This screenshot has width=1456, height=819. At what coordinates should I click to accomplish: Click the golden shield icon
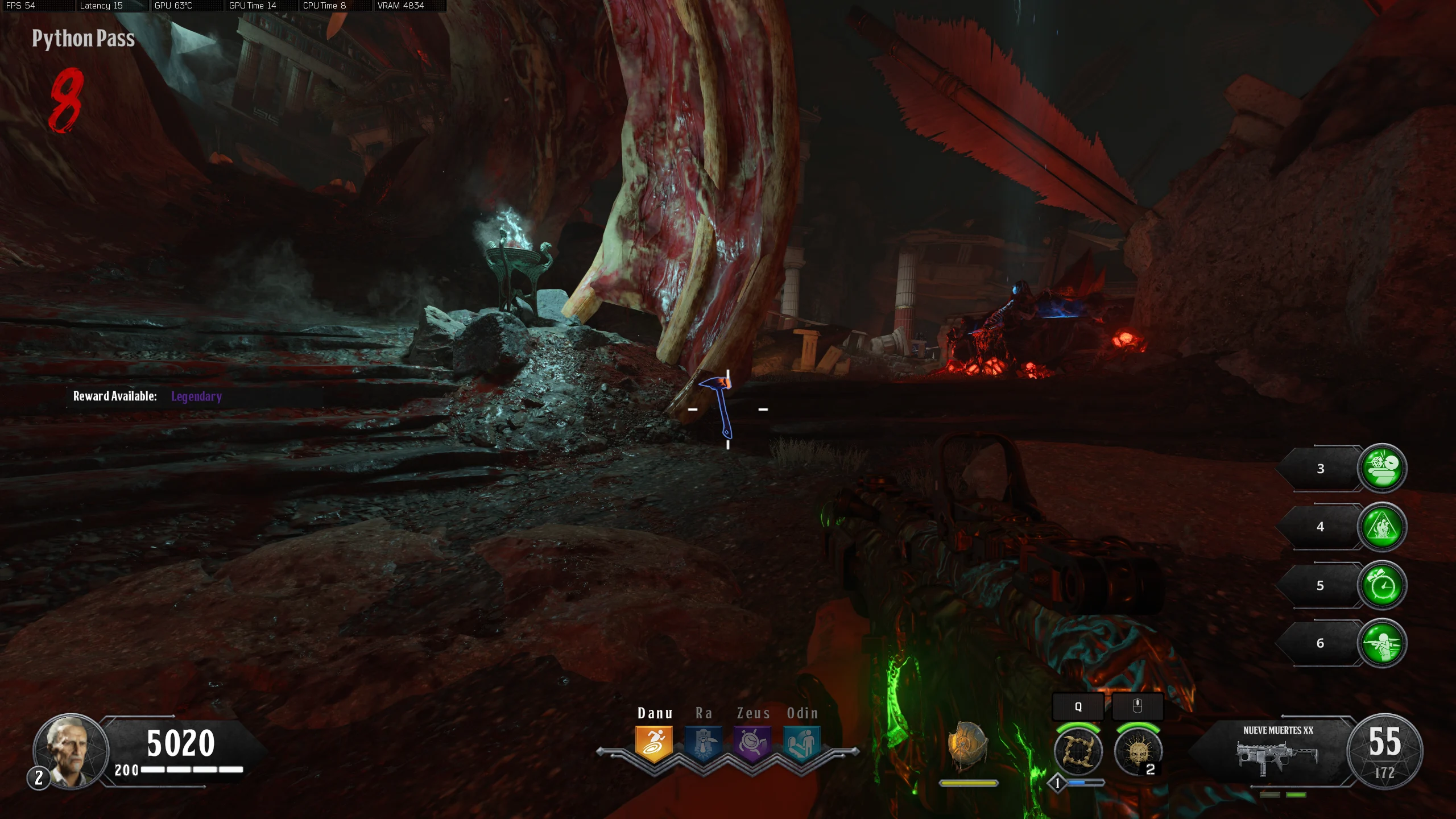click(967, 746)
